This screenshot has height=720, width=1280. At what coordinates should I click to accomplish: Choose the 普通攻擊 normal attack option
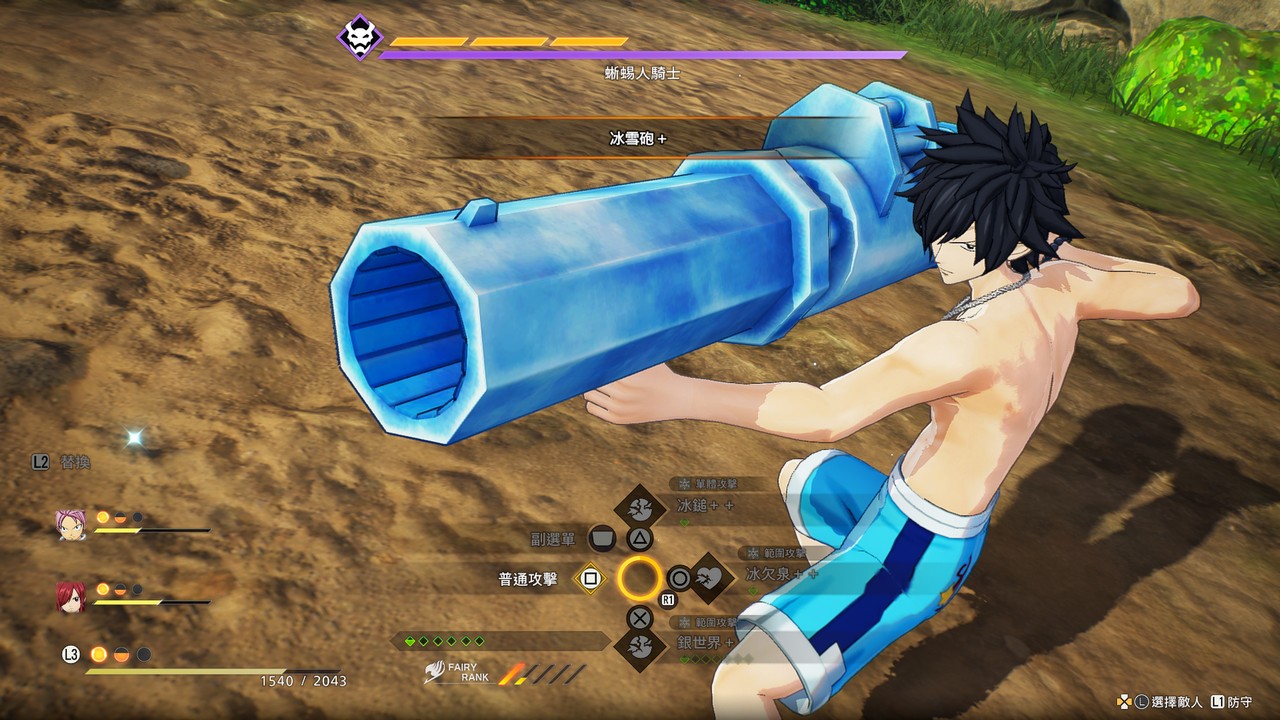pos(591,578)
